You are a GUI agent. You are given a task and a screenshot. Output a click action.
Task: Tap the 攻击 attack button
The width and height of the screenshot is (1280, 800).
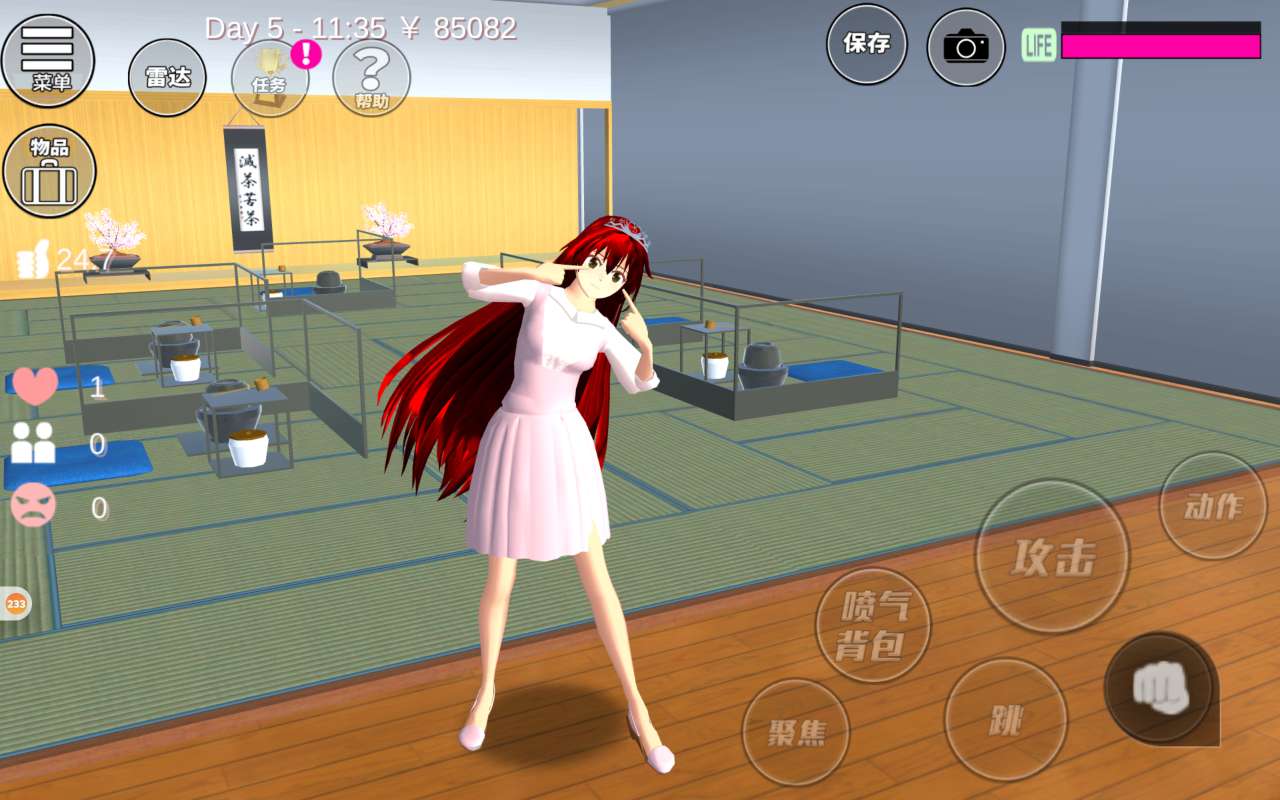(1052, 556)
